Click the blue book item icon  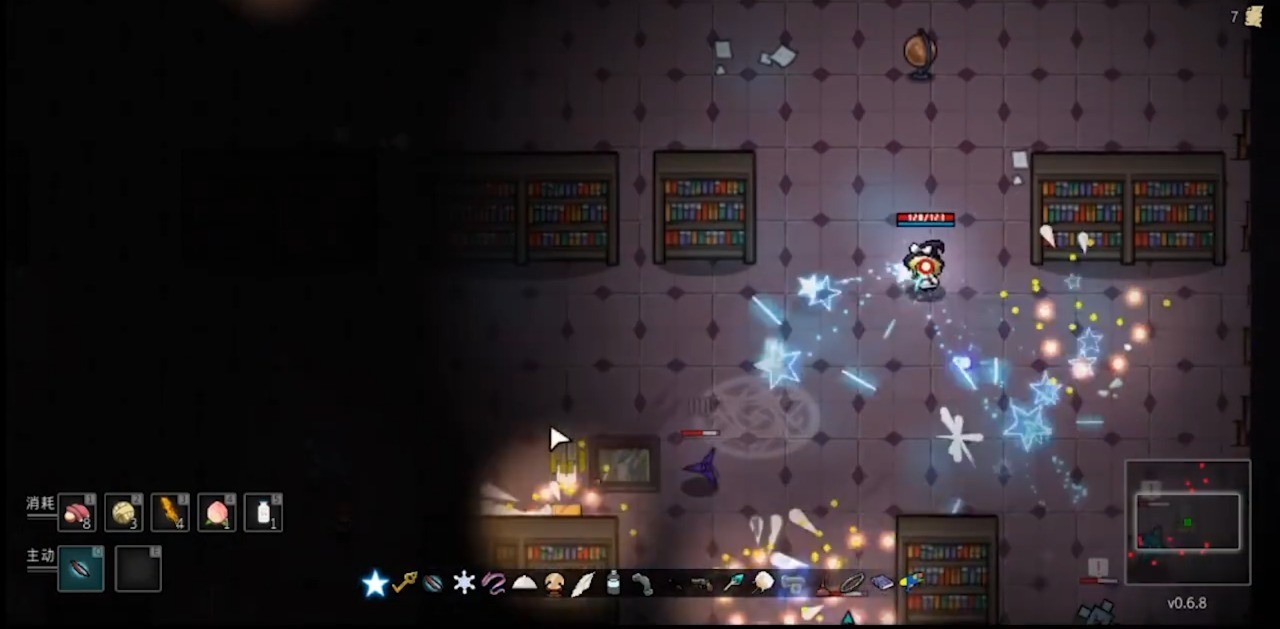(882, 583)
